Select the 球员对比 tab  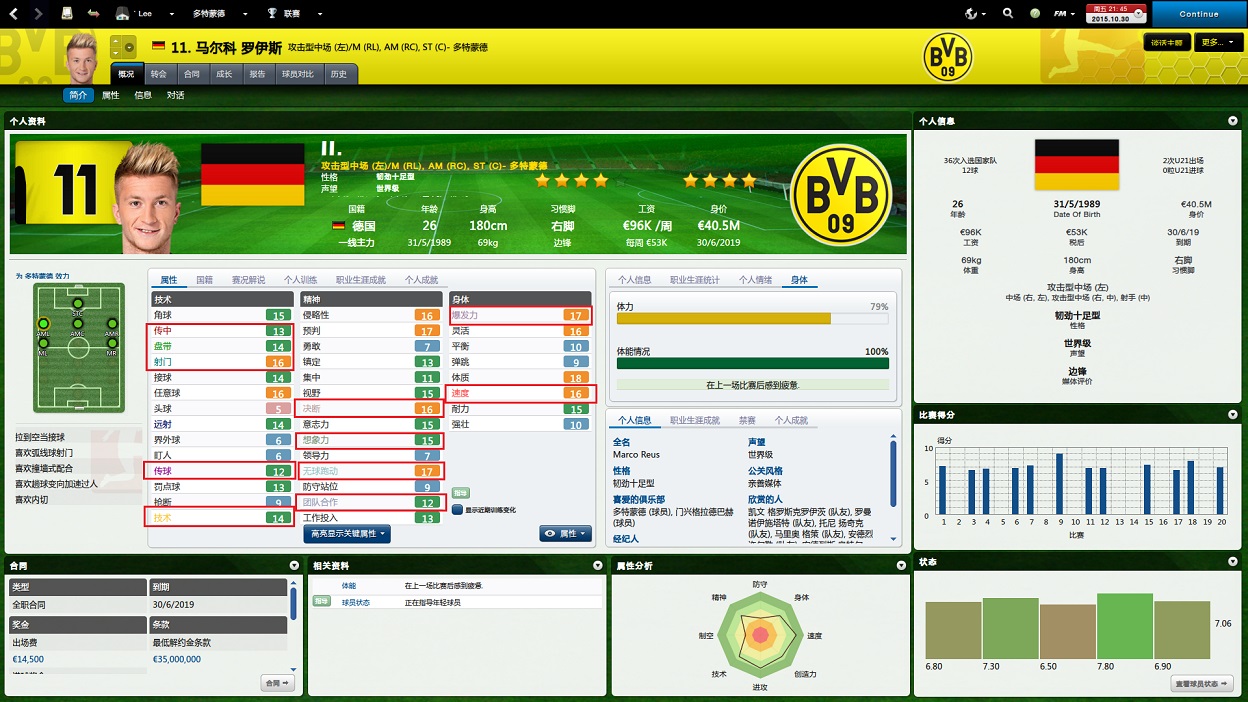297,74
